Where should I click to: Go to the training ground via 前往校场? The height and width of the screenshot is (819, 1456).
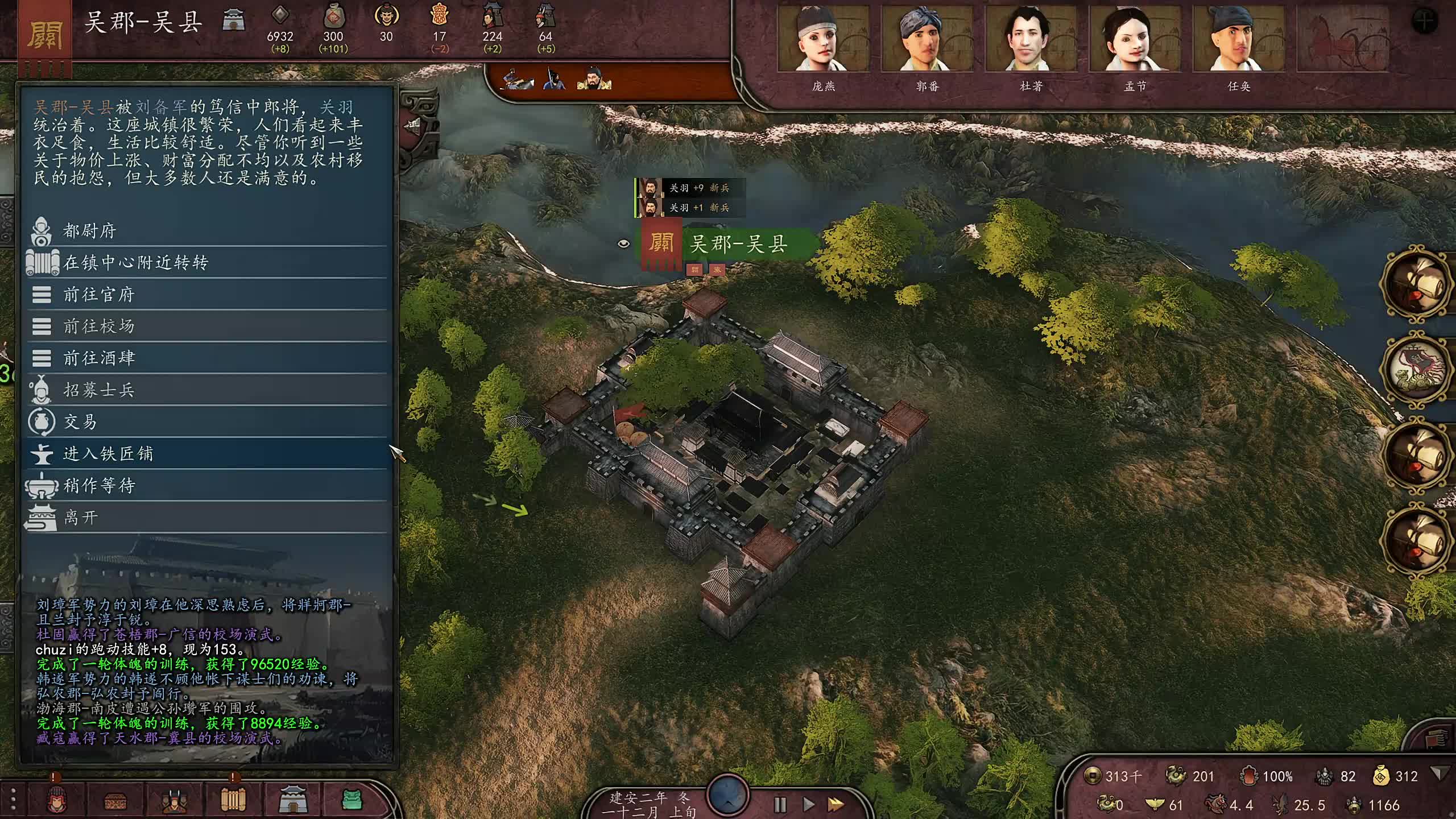98,326
